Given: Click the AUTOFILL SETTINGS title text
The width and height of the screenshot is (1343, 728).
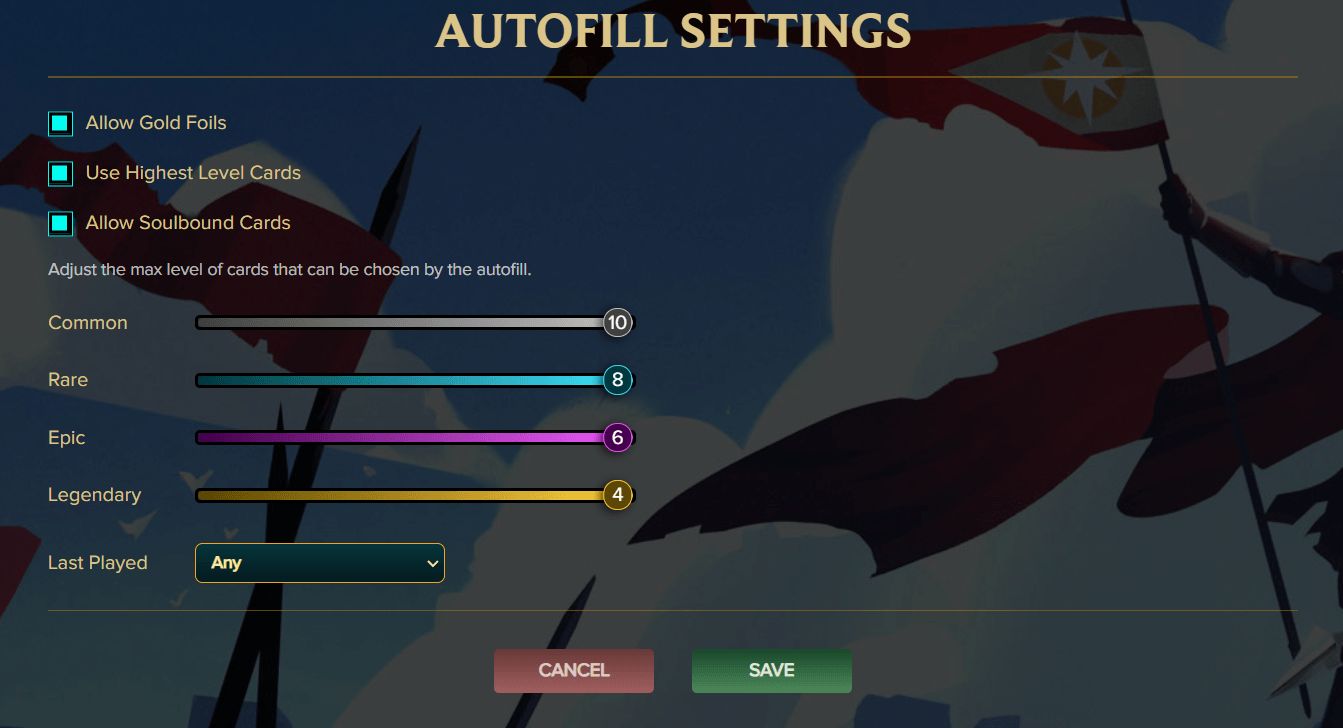Looking at the screenshot, I should 671,31.
